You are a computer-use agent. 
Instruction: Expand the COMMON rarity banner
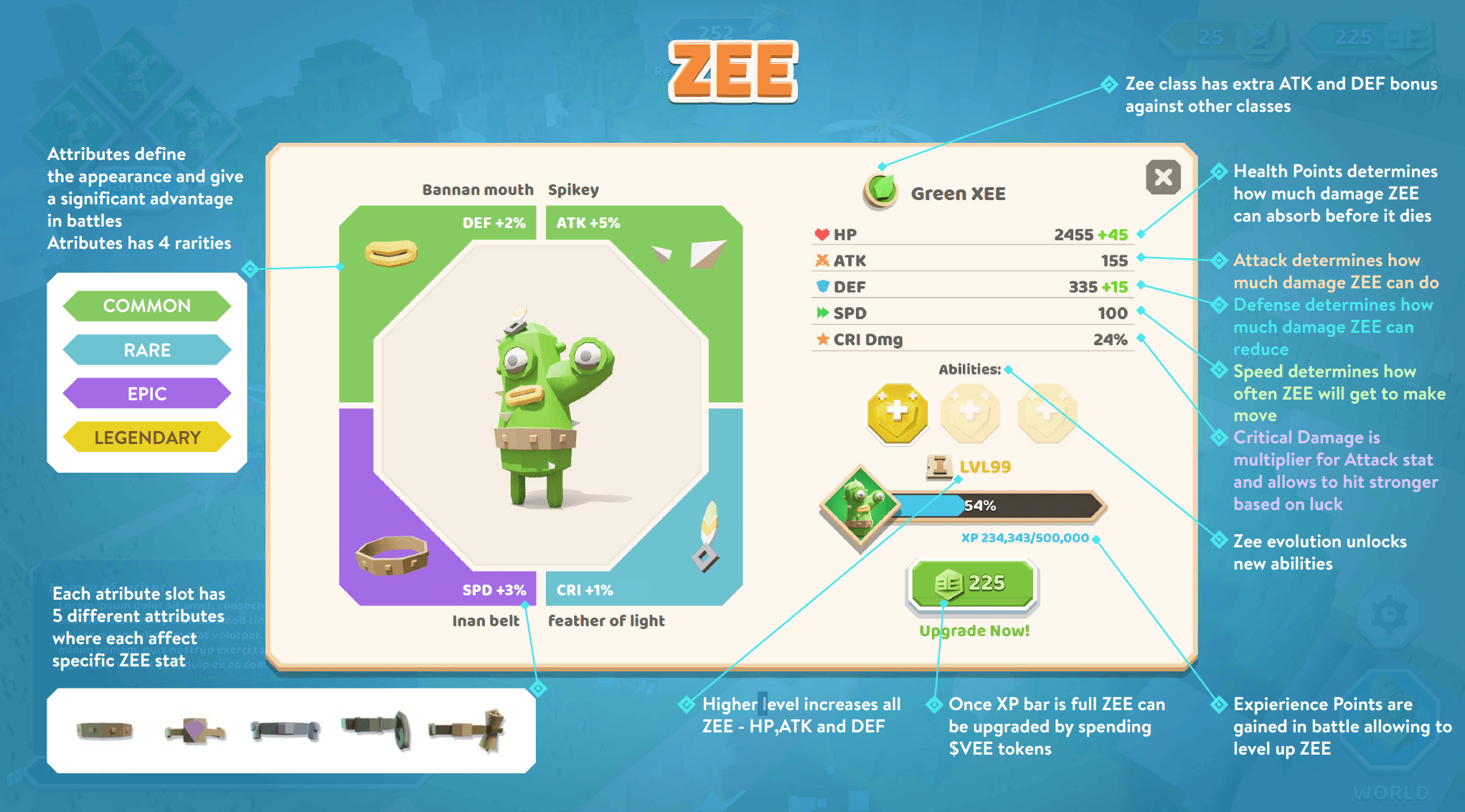tap(146, 306)
